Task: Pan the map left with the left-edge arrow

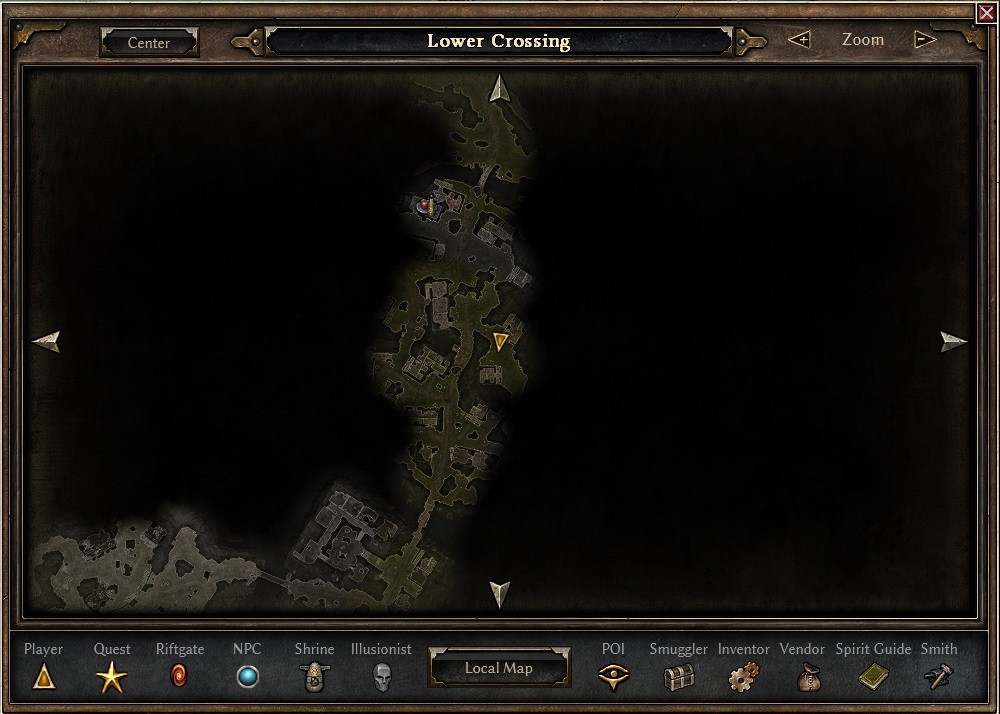Action: [46, 342]
